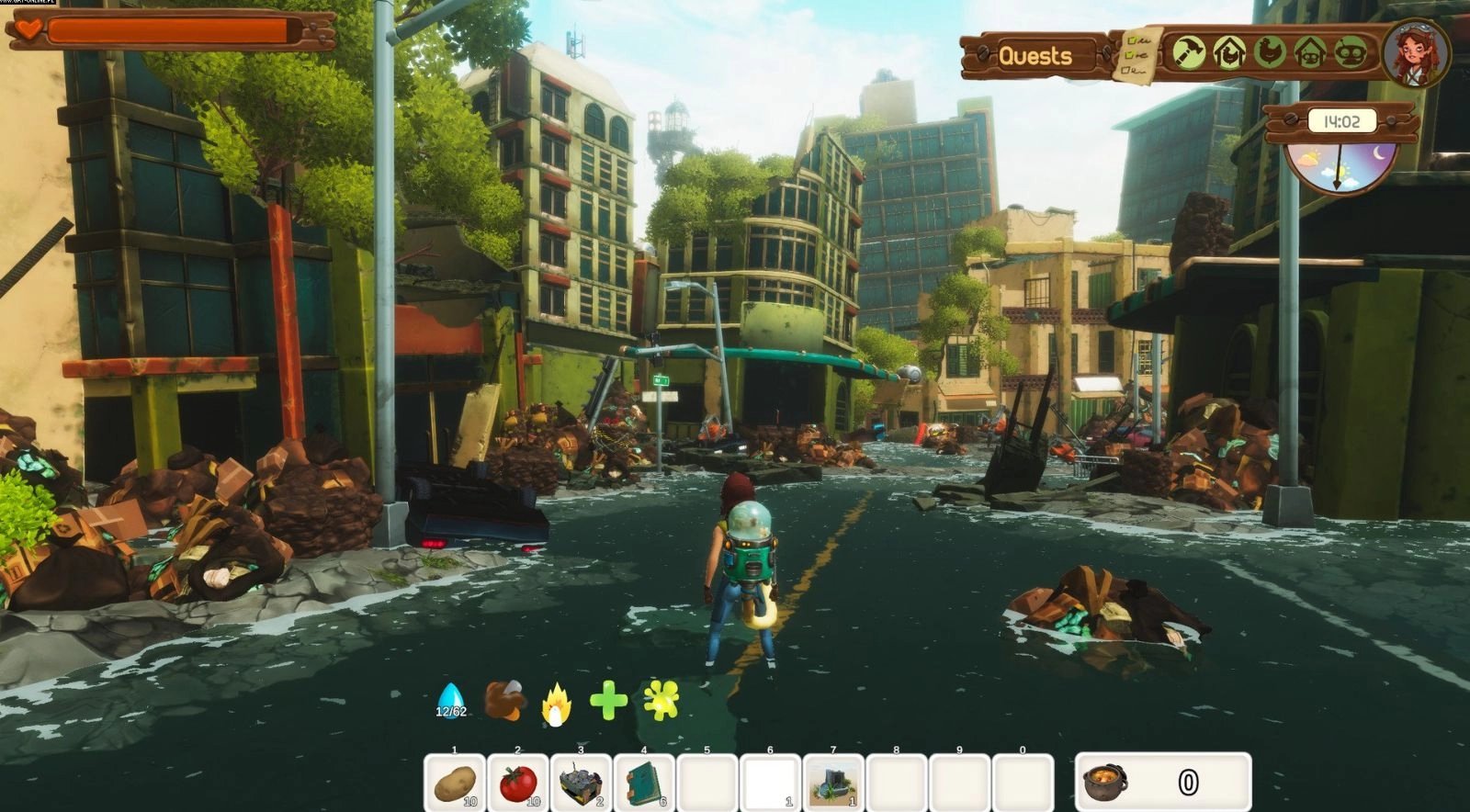This screenshot has width=1470, height=812.
Task: Click the chicken icon
Action: tap(1270, 52)
